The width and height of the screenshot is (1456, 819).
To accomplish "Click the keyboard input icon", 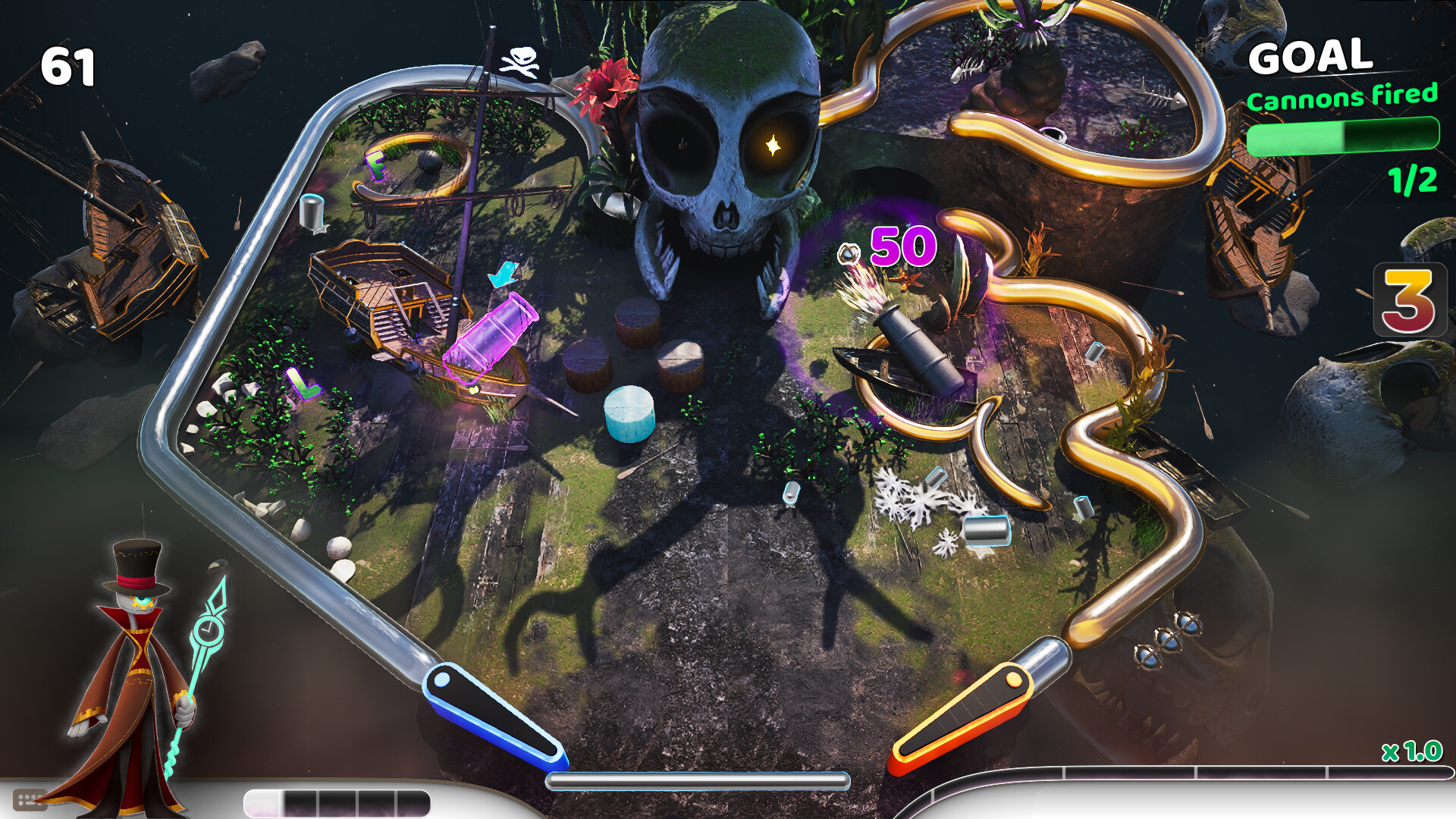I will pos(30,800).
